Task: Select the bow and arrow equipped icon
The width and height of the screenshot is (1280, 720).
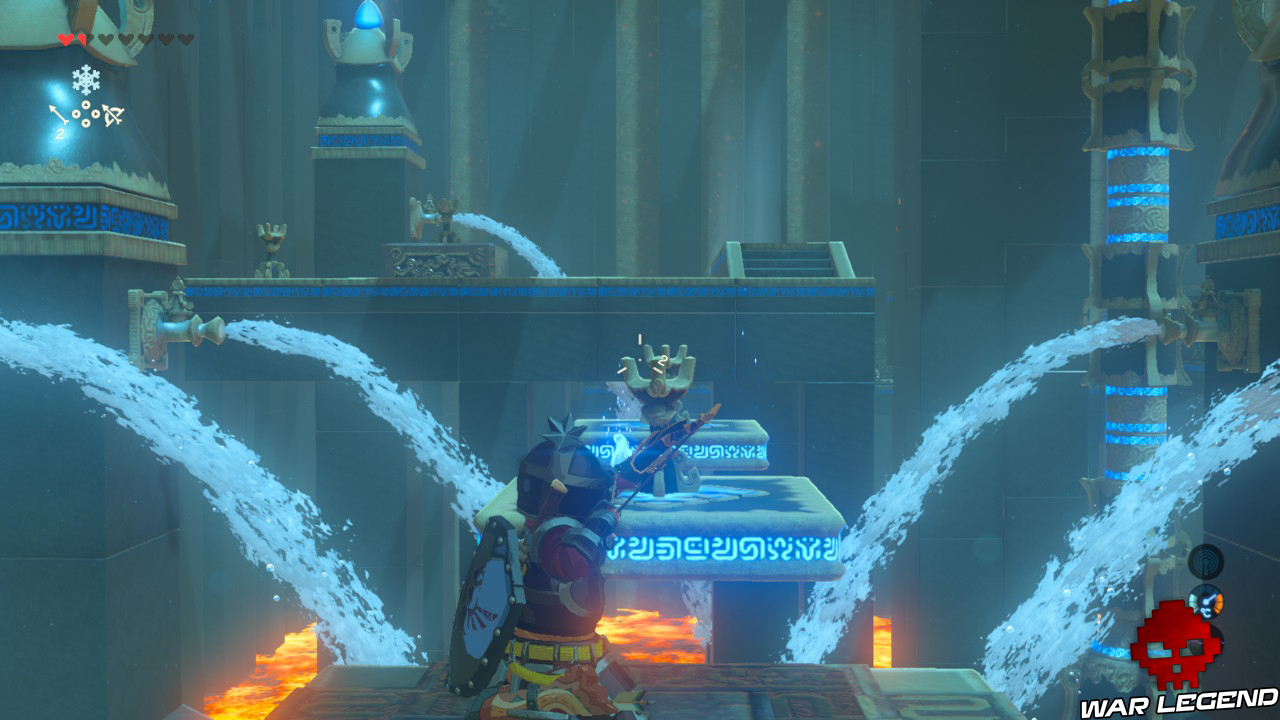Action: (112, 114)
